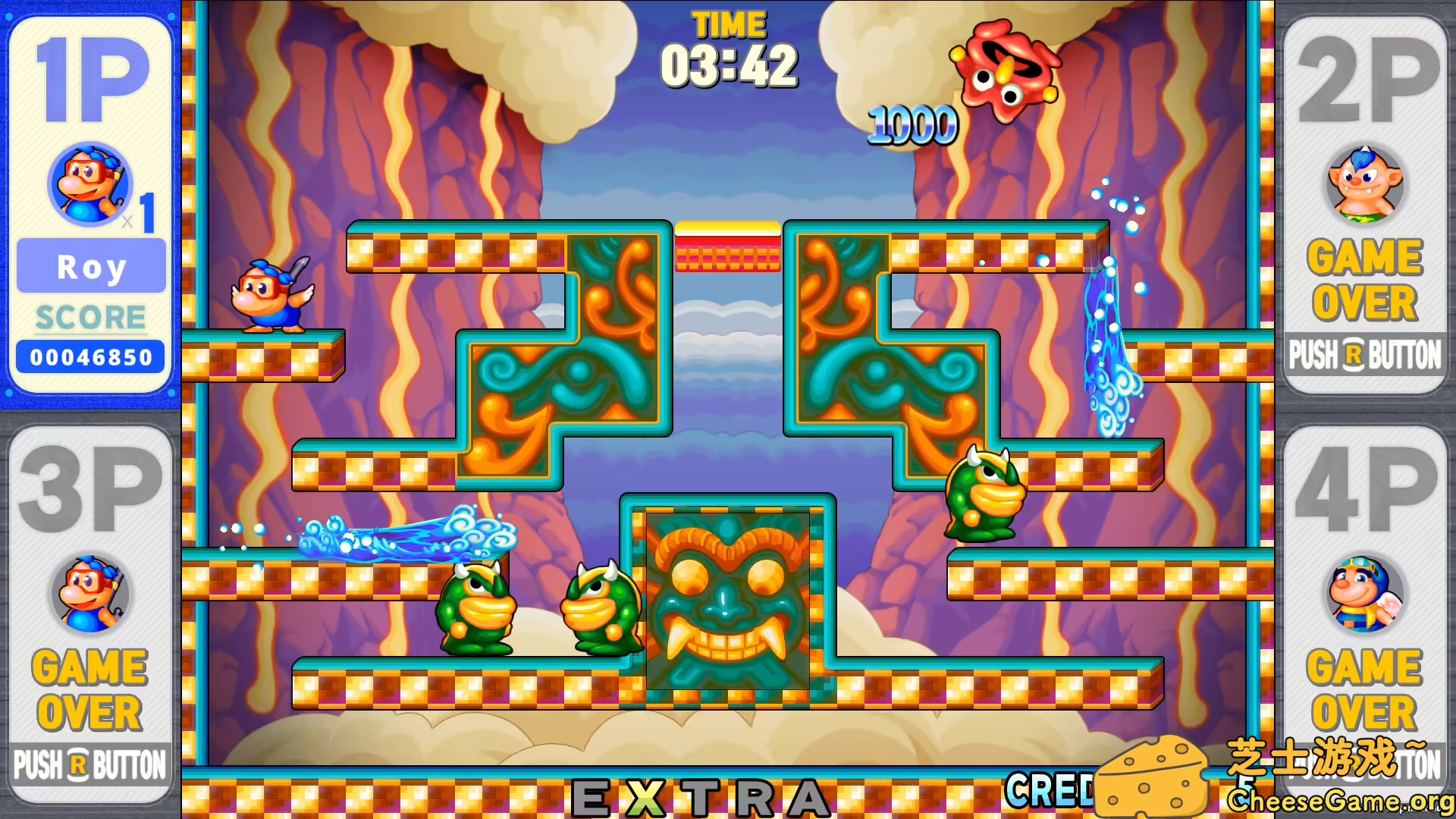Click the 3P player portrait icon
Image resolution: width=1456 pixels, height=819 pixels.
[x=89, y=594]
